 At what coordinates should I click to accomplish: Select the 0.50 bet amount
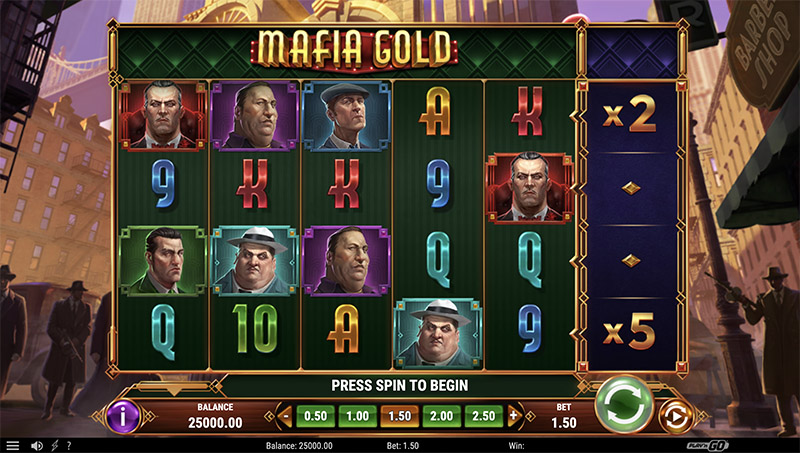(x=315, y=415)
